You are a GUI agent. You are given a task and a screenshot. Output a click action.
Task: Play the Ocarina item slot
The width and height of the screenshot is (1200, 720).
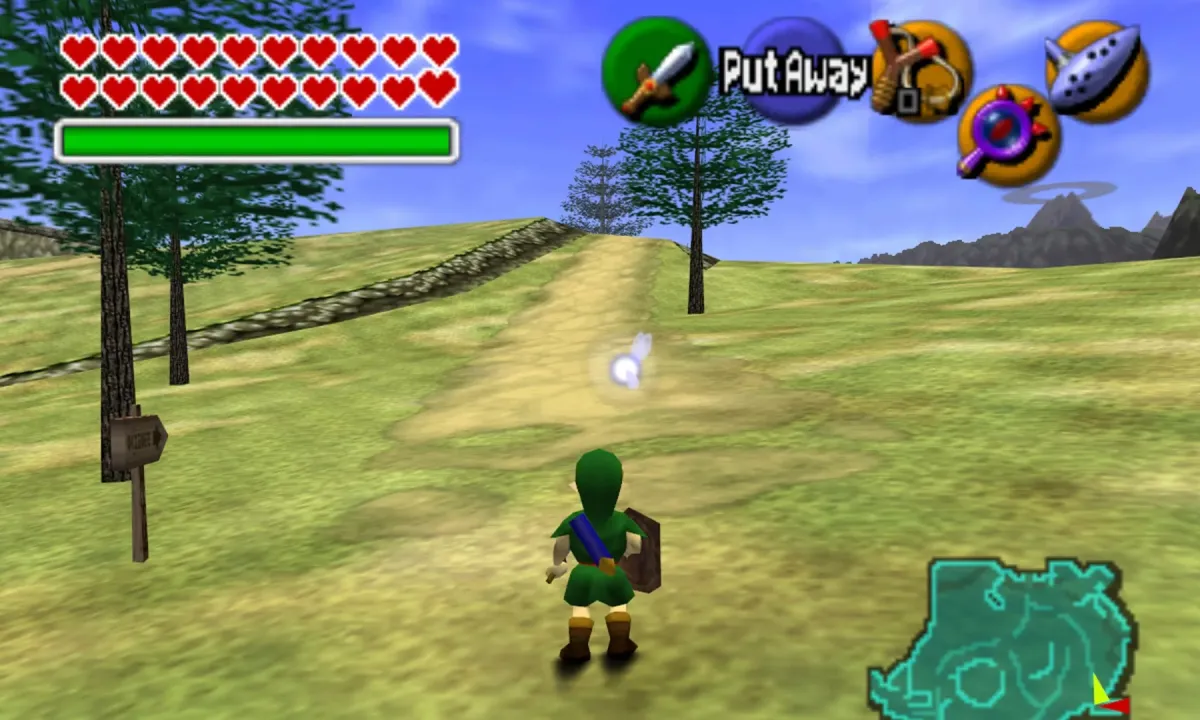coord(1096,70)
